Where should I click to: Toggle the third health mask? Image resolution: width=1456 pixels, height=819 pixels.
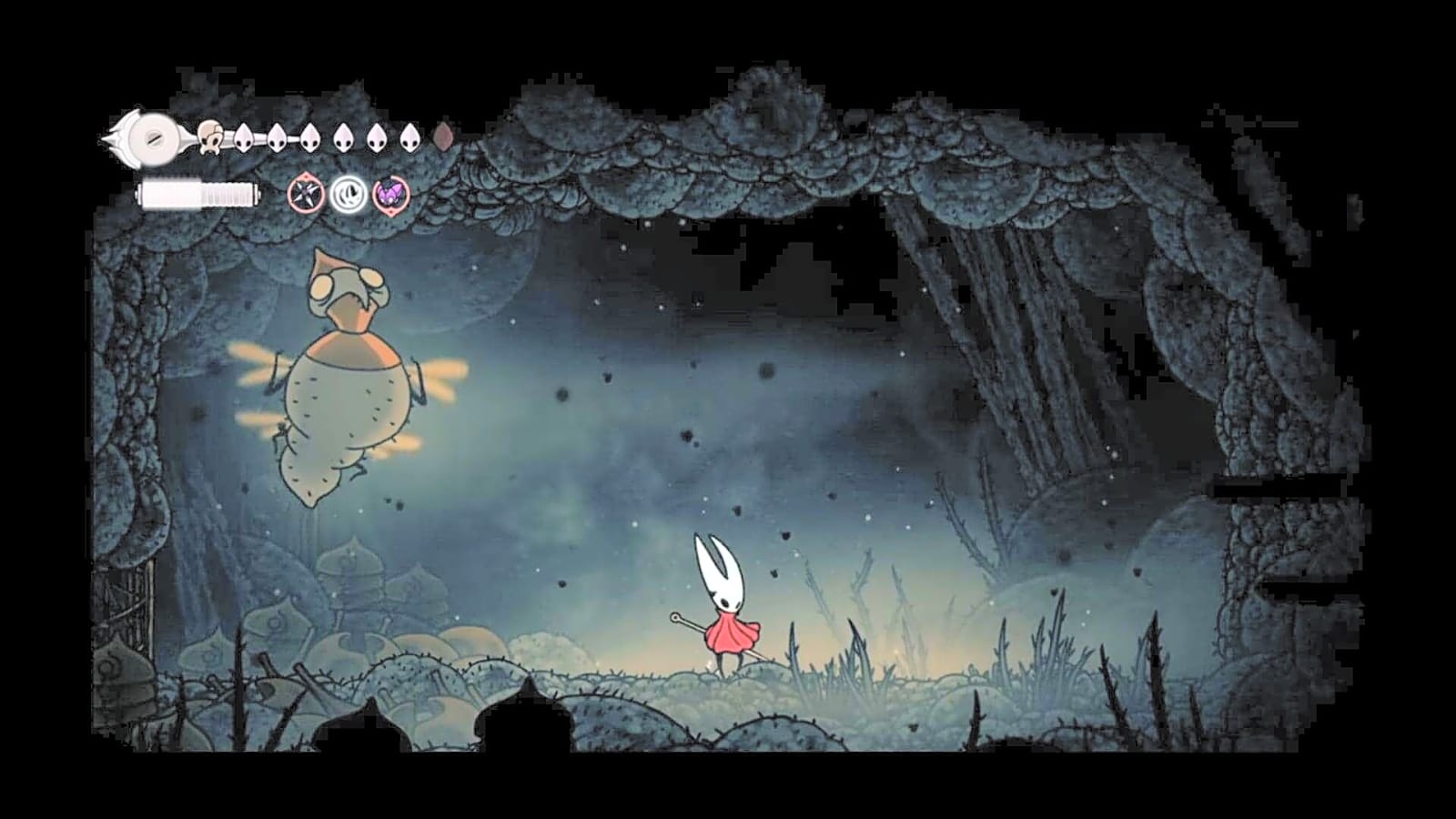pyautogui.click(x=308, y=136)
